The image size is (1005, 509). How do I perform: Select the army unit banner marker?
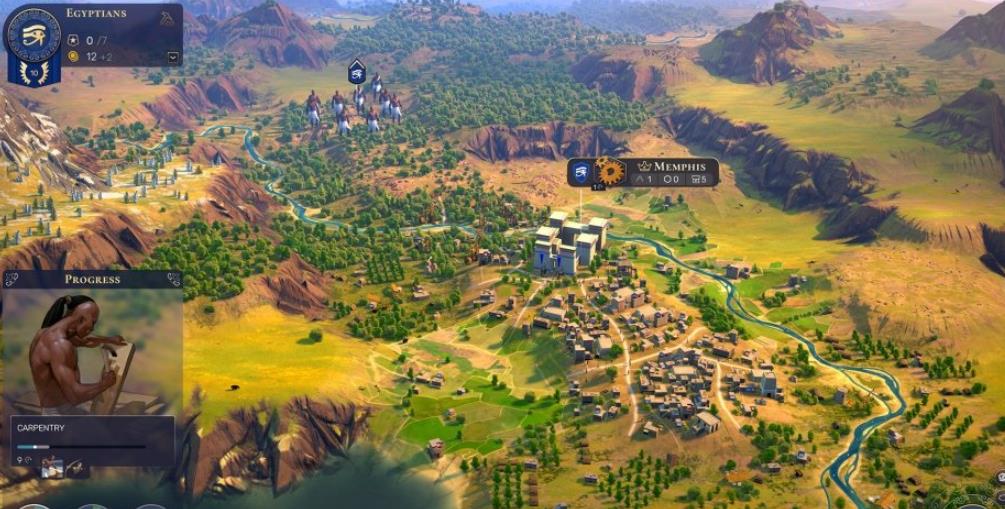point(356,72)
